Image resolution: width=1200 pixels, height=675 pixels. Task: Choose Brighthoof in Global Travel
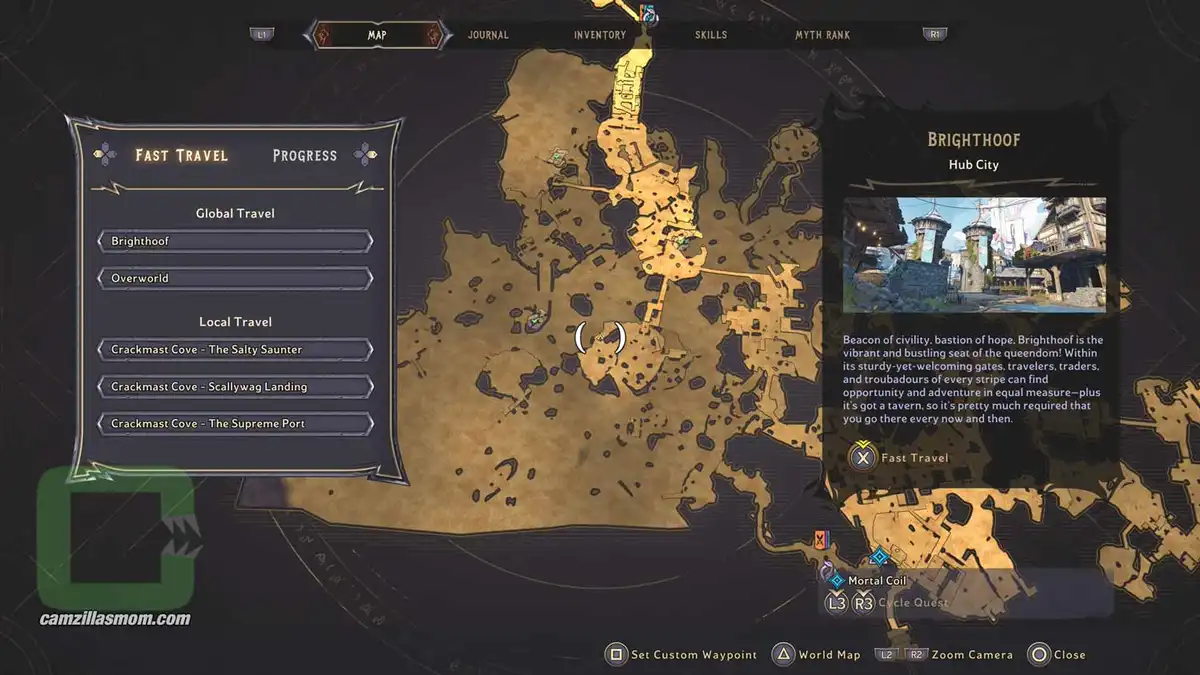235,242
